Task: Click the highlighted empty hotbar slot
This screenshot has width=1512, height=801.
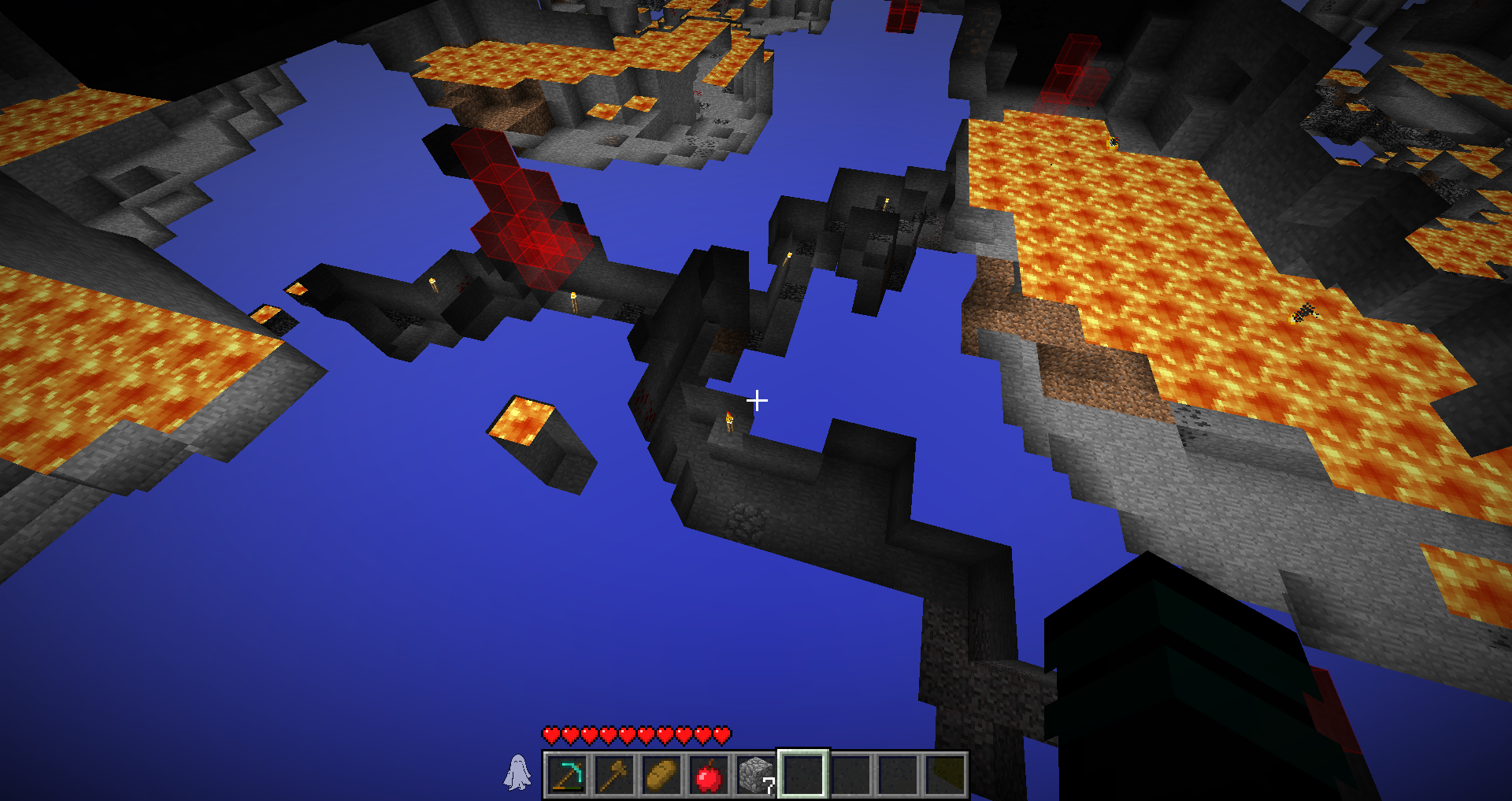Action: [802, 775]
